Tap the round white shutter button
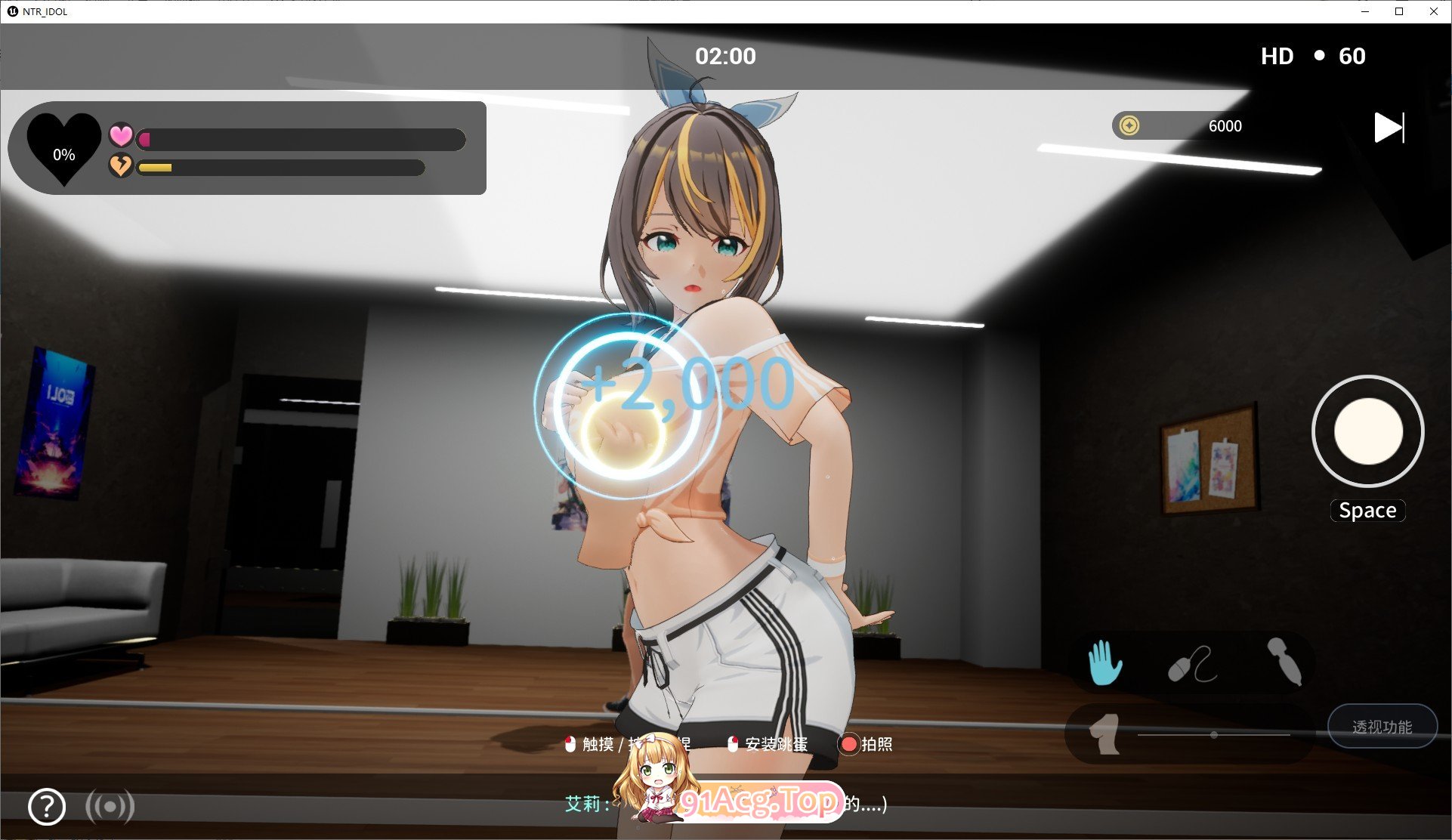Viewport: 1452px width, 840px height. click(x=1367, y=431)
